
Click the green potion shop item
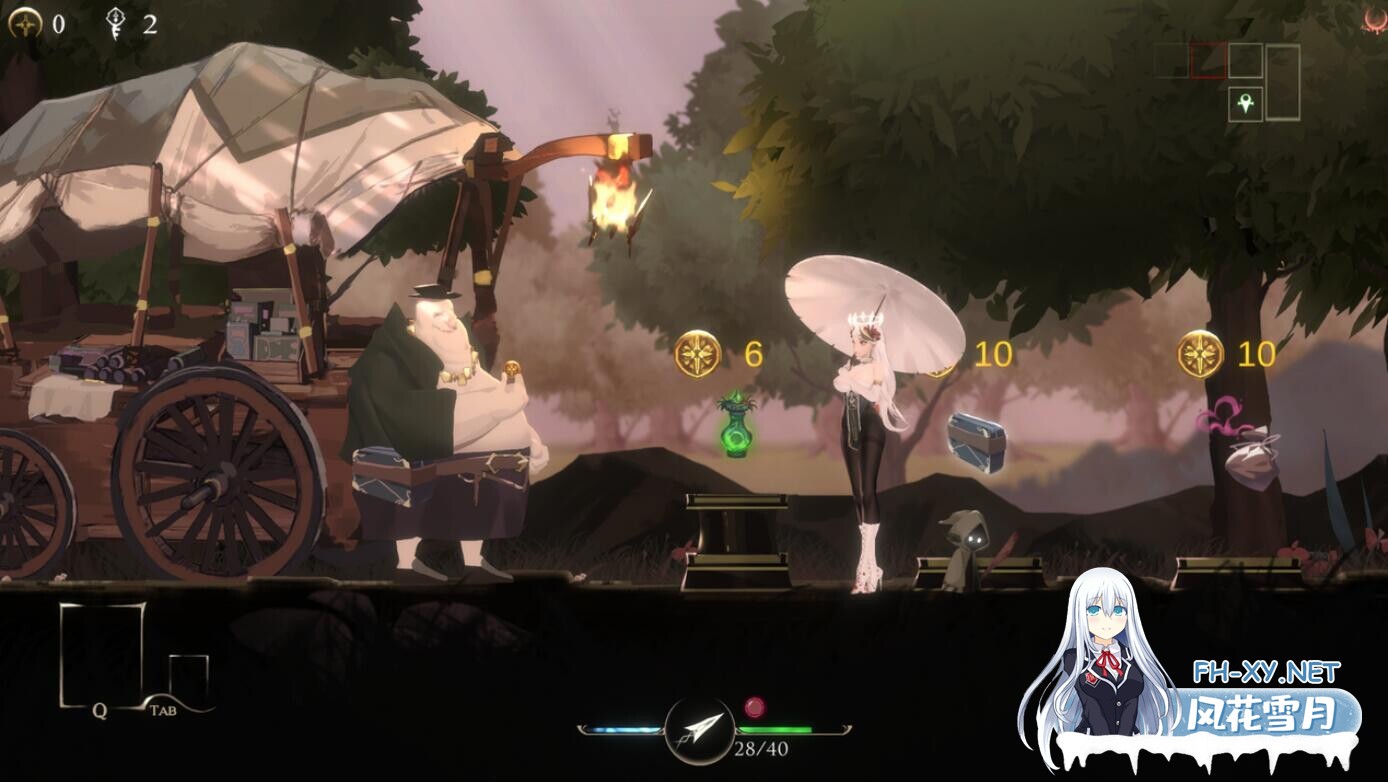coord(737,430)
